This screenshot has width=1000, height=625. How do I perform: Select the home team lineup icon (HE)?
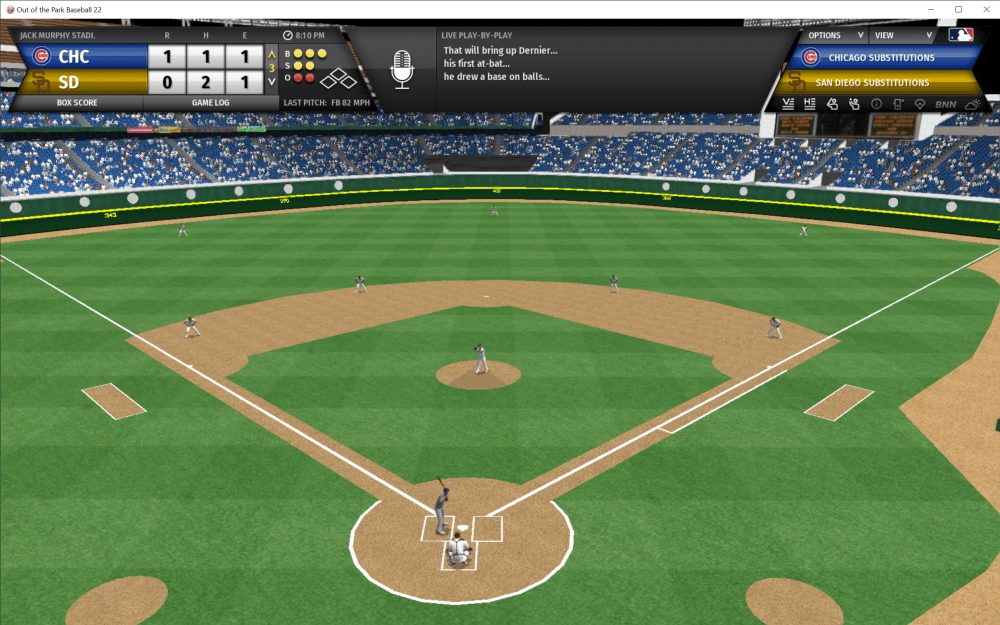point(810,104)
